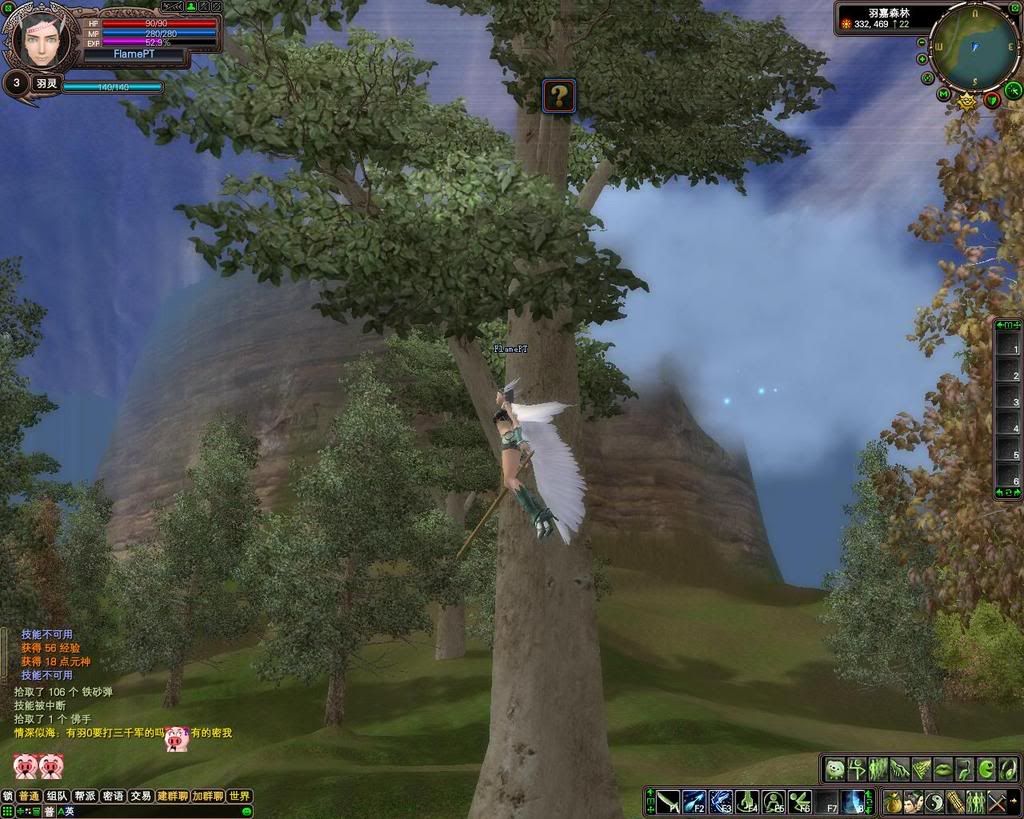
Task: Switch to the 普通 chat channel tab
Action: 29,796
